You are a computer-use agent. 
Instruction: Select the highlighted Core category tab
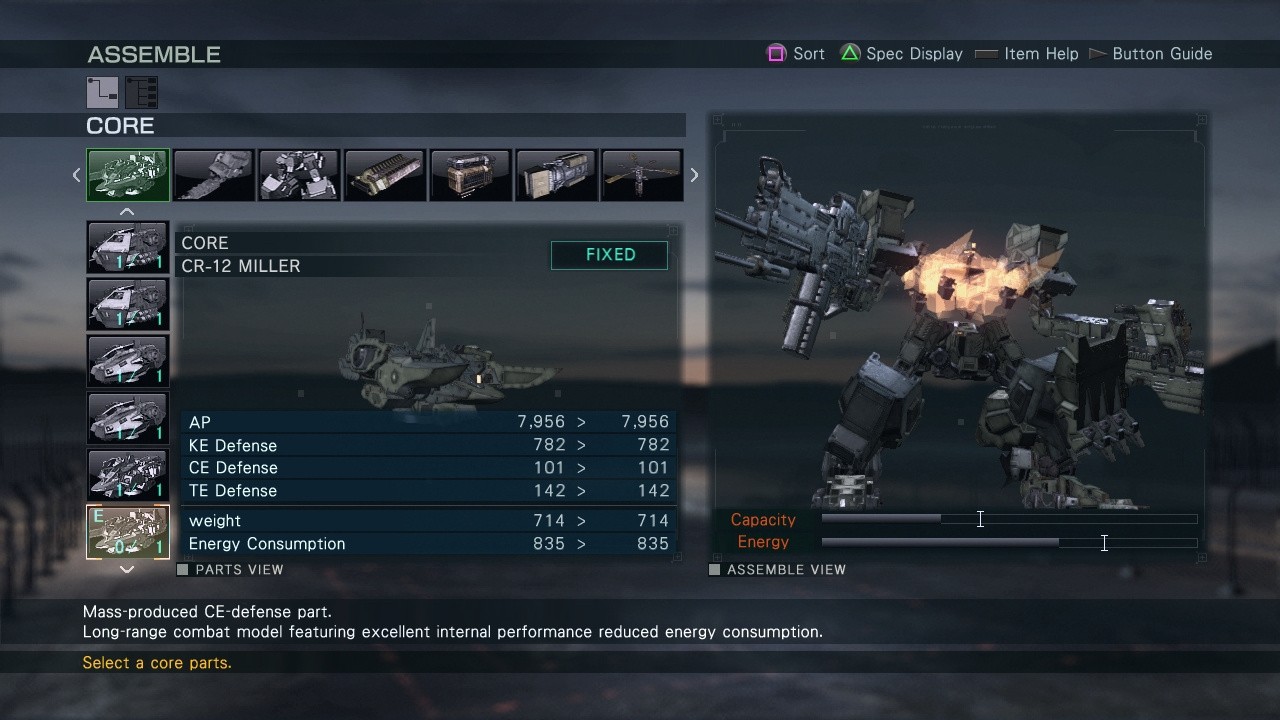(128, 175)
